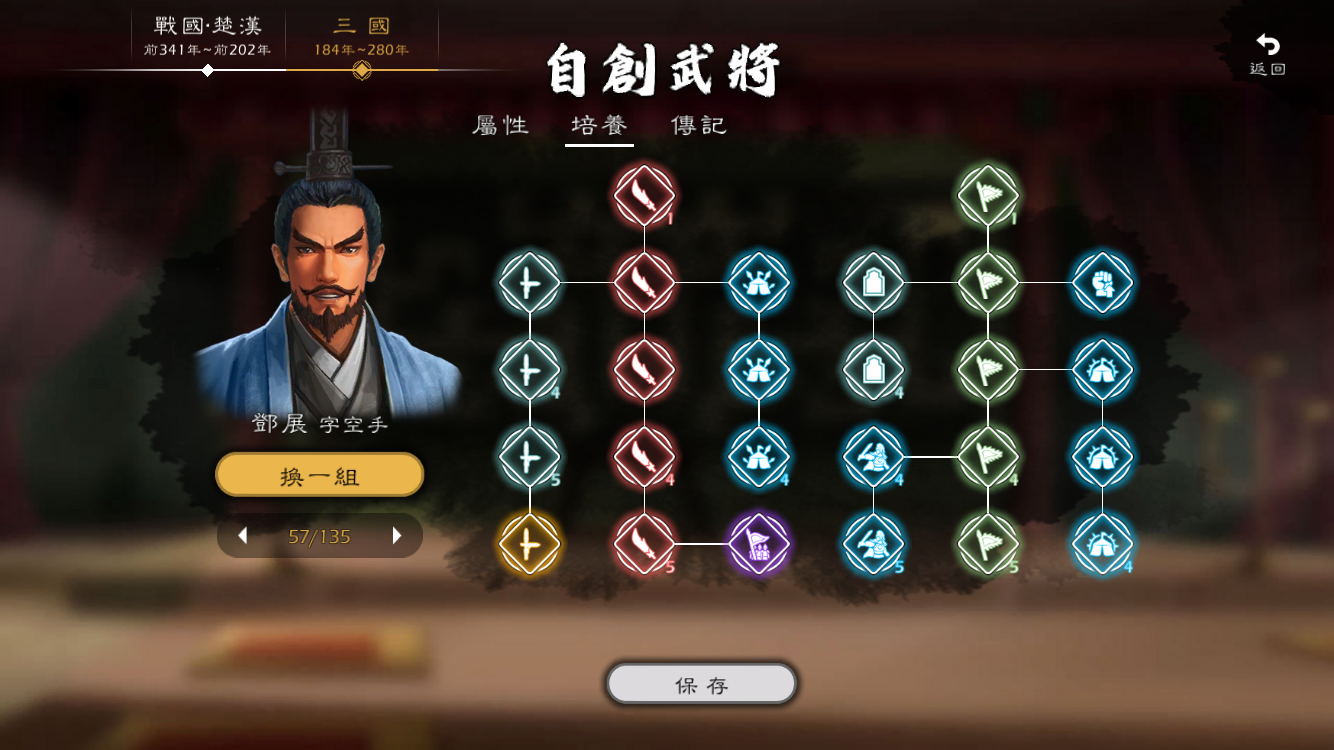1334x750 pixels.
Task: Activate the gold cross skill node
Action: pyautogui.click(x=529, y=544)
